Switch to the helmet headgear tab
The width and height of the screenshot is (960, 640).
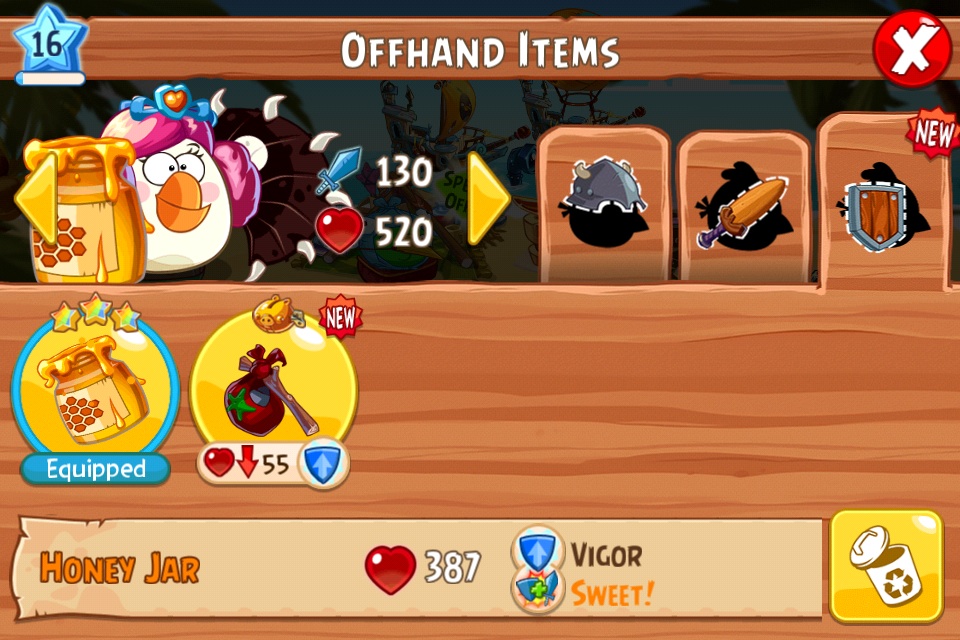(x=603, y=205)
